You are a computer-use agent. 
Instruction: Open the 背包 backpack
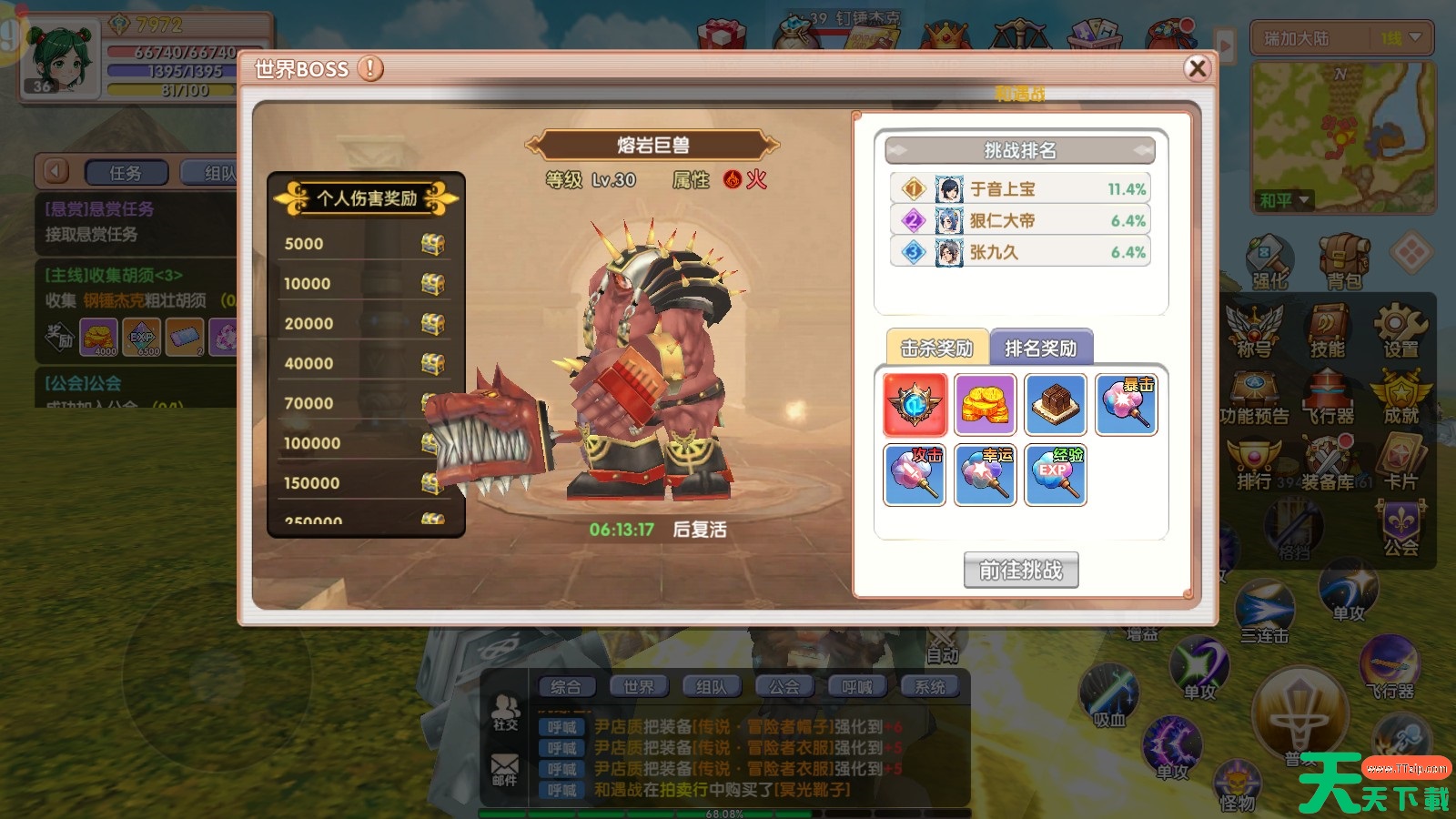pos(1343,261)
